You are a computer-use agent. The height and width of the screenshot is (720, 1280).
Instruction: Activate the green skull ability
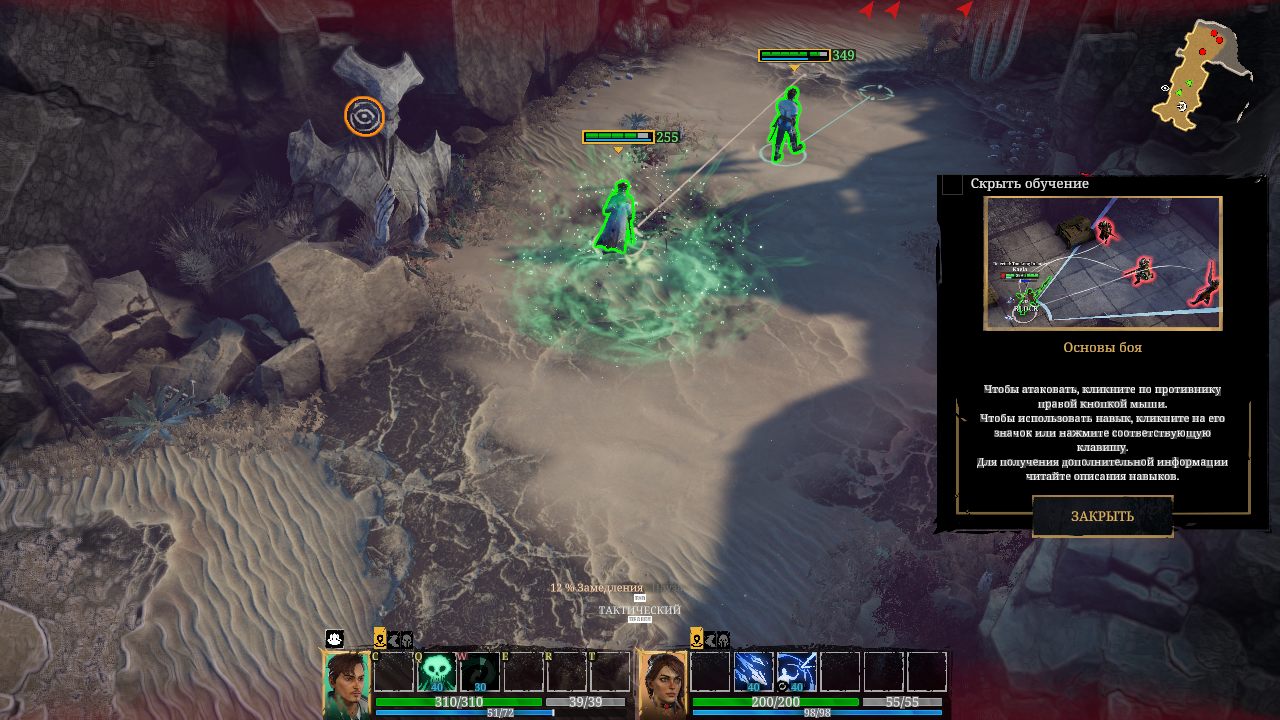[x=437, y=672]
